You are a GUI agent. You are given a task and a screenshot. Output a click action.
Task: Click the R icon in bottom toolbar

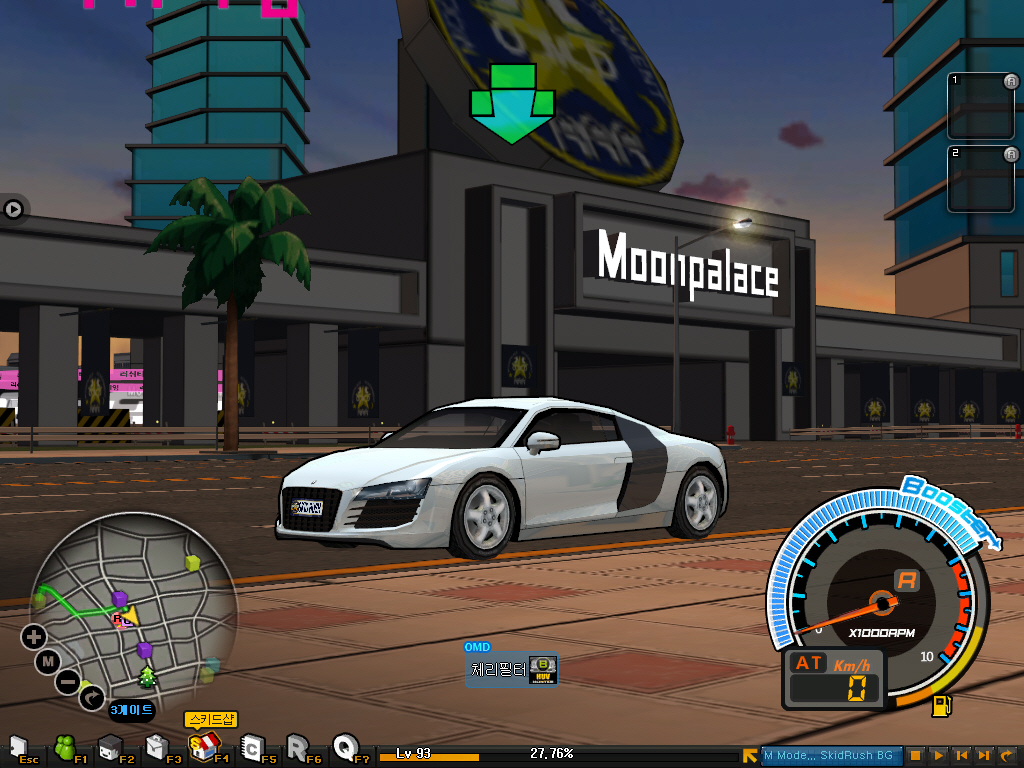[297, 747]
